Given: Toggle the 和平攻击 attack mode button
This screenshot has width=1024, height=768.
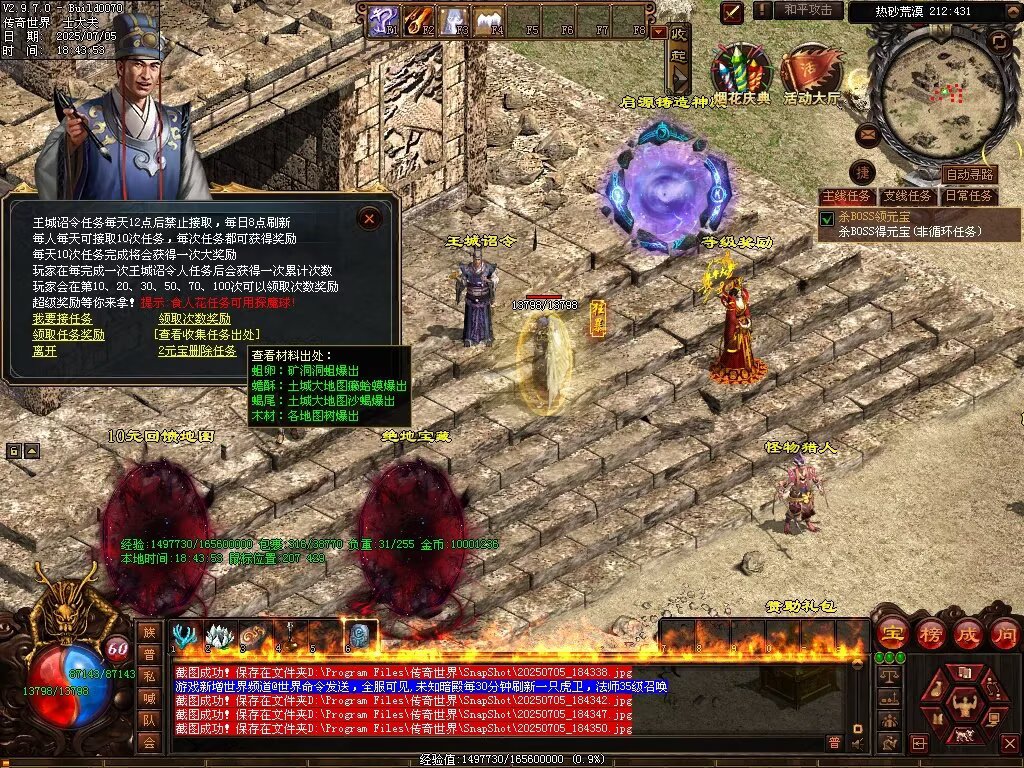Looking at the screenshot, I should click(x=808, y=10).
